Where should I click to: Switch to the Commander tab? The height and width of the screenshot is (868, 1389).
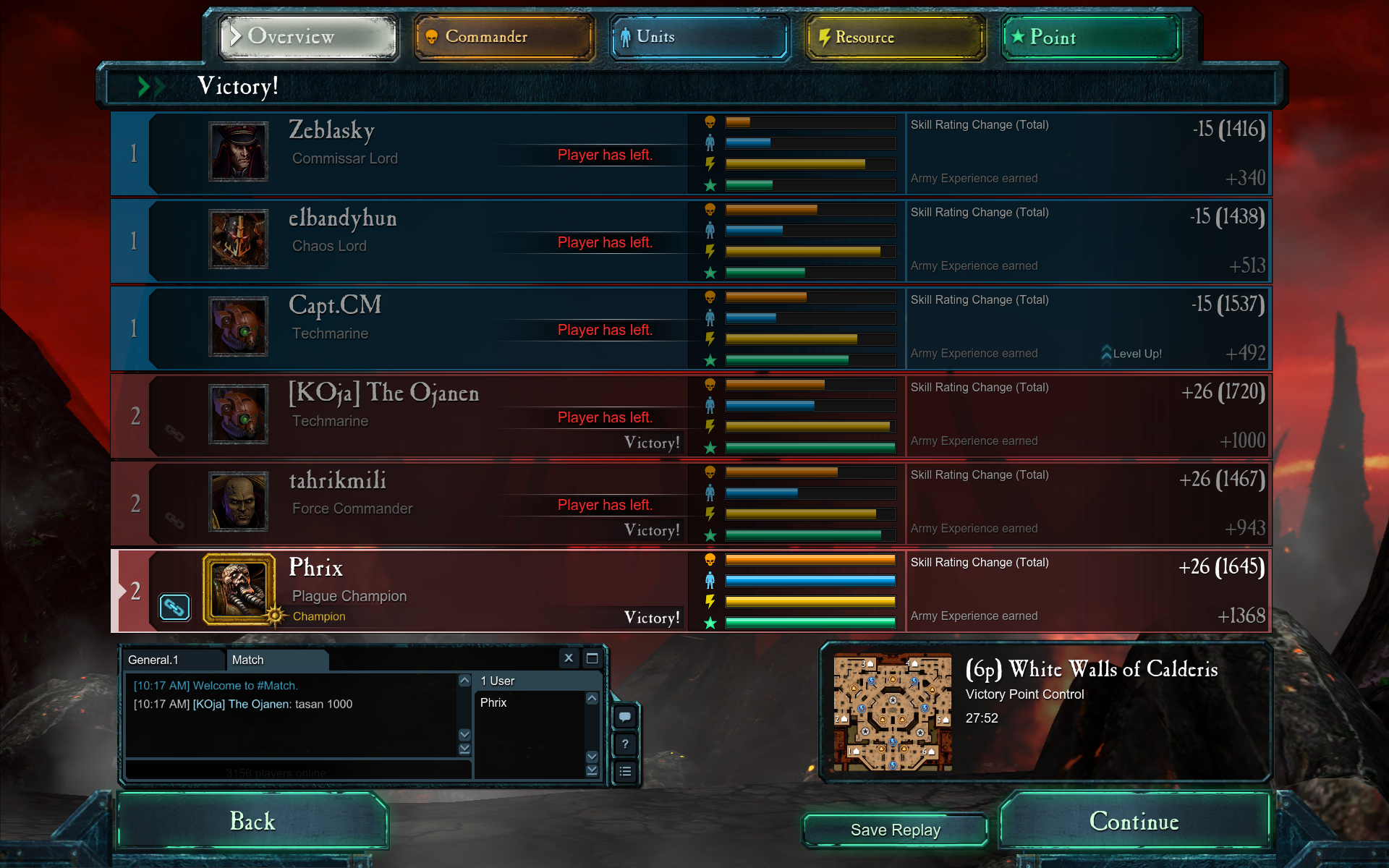(x=504, y=37)
